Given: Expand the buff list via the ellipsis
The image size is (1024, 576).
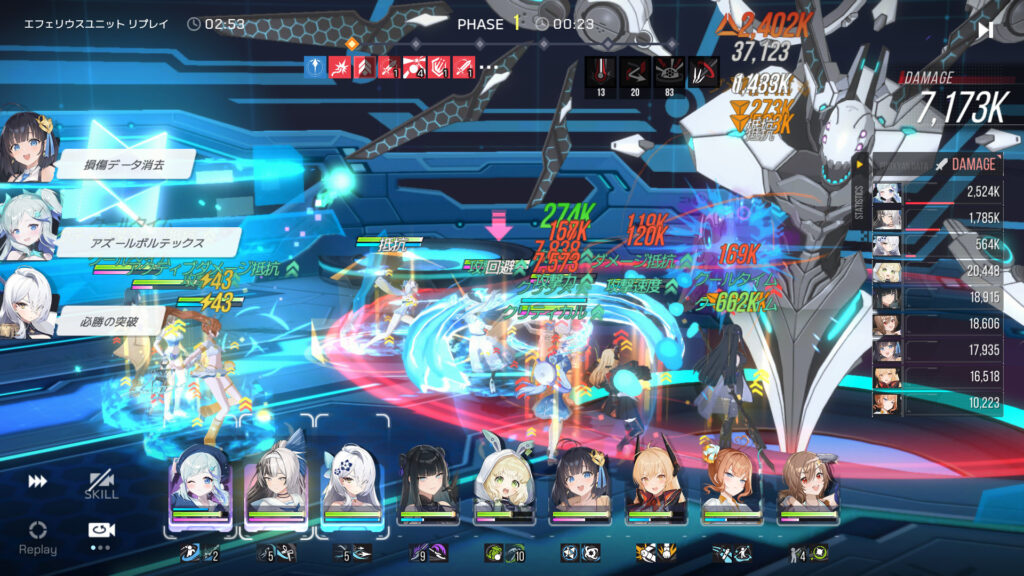Looking at the screenshot, I should [x=489, y=67].
